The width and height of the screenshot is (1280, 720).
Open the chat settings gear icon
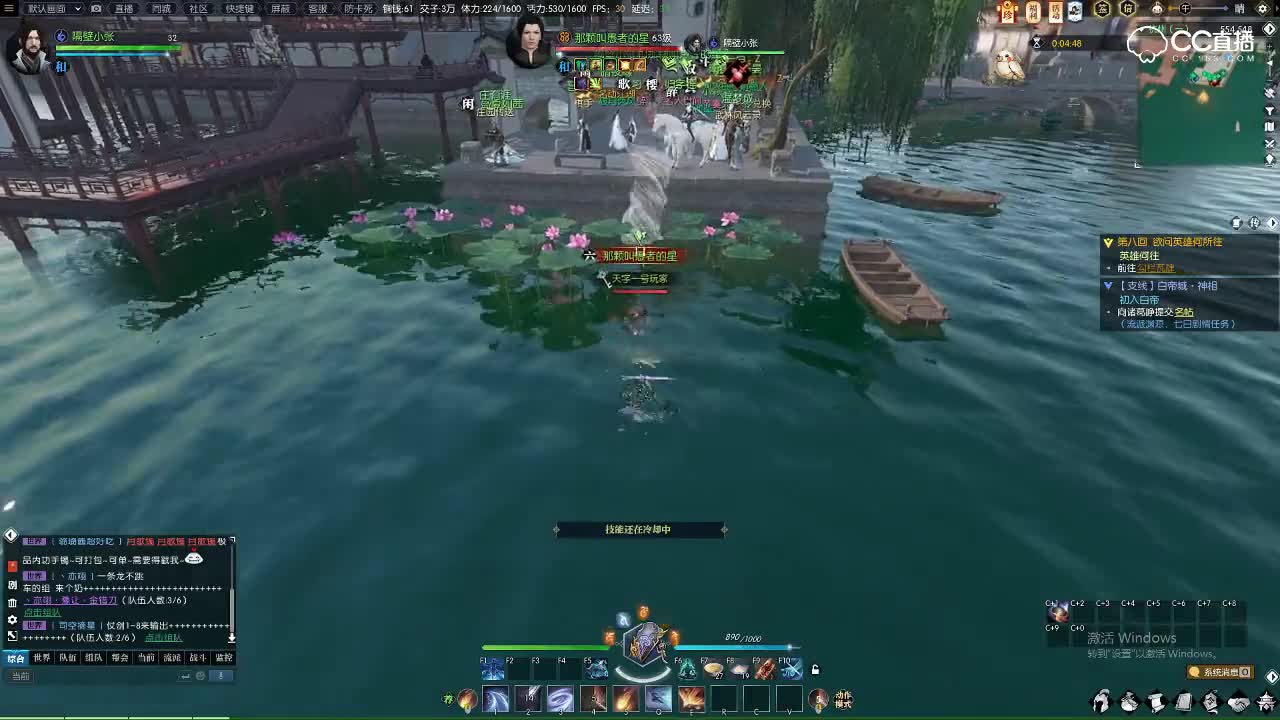pos(12,620)
